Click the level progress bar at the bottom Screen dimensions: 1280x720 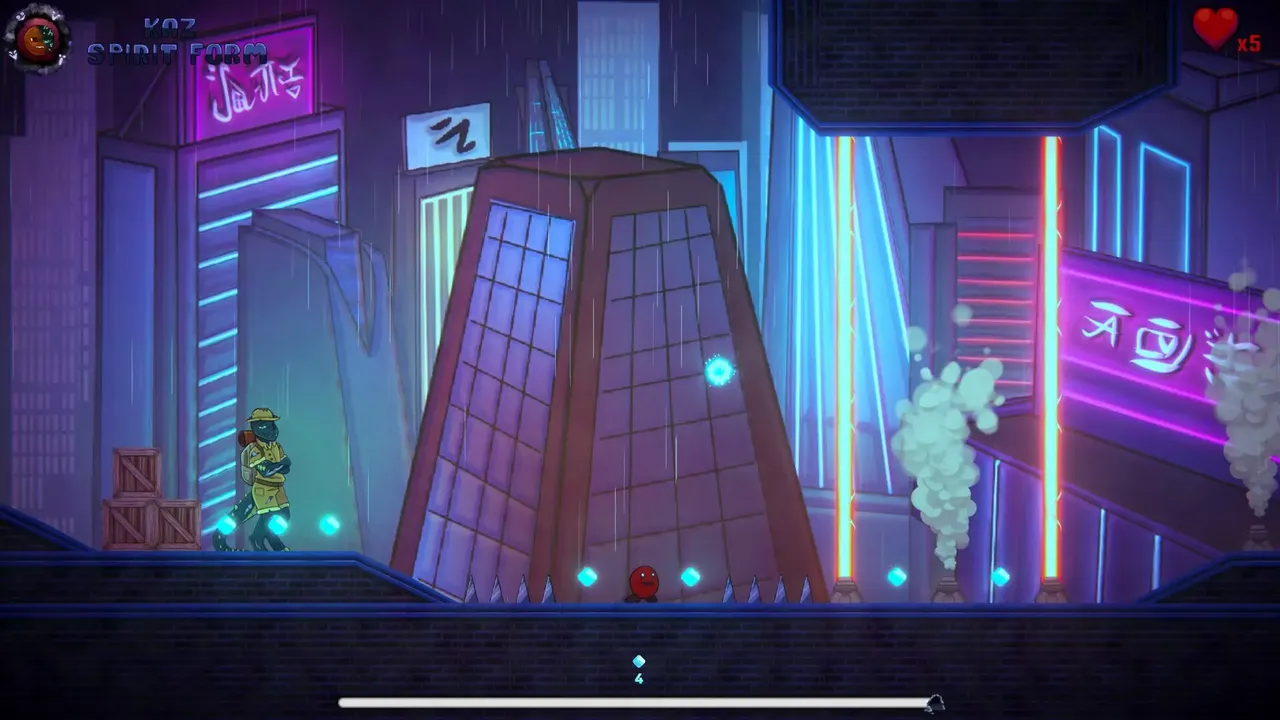[640, 700]
